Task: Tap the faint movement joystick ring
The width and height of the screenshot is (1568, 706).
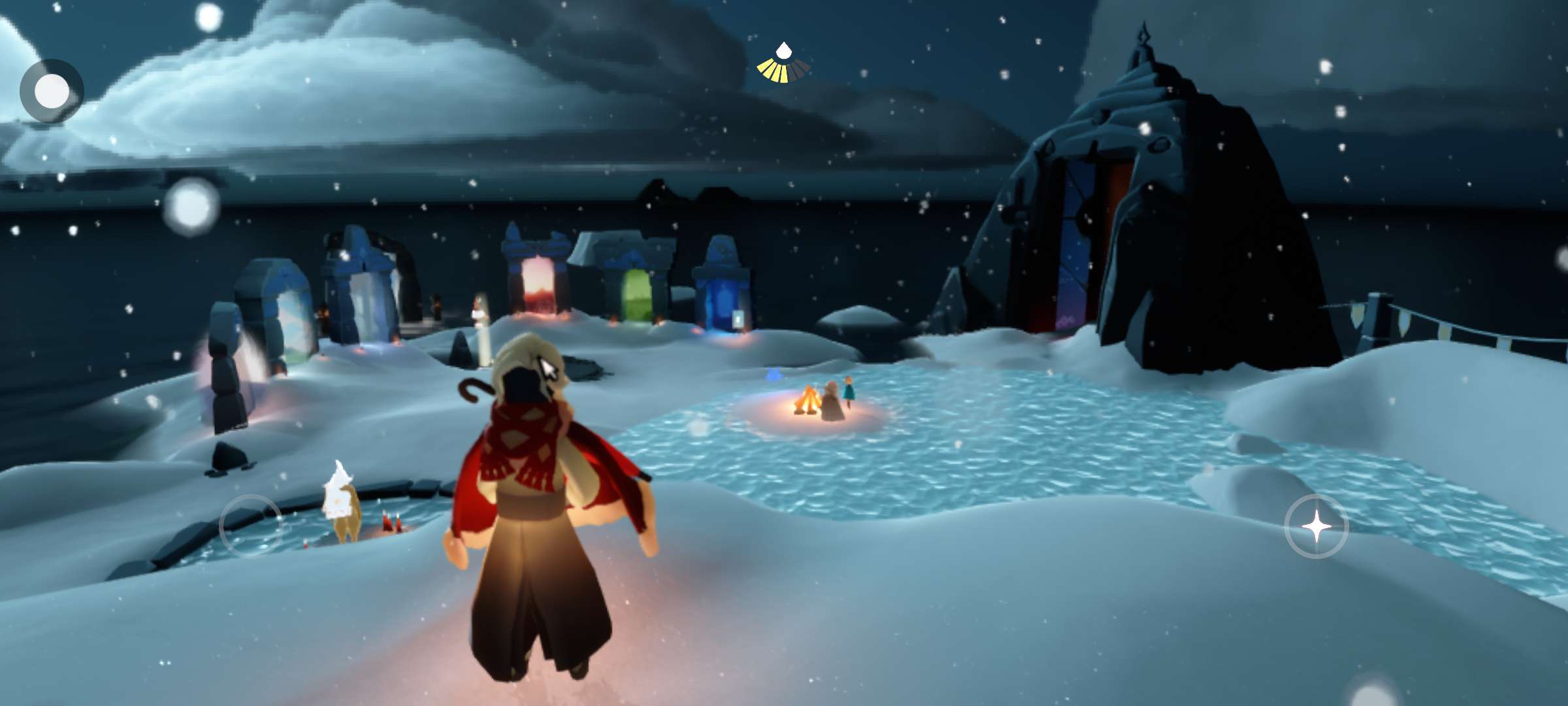Action: 251,526
